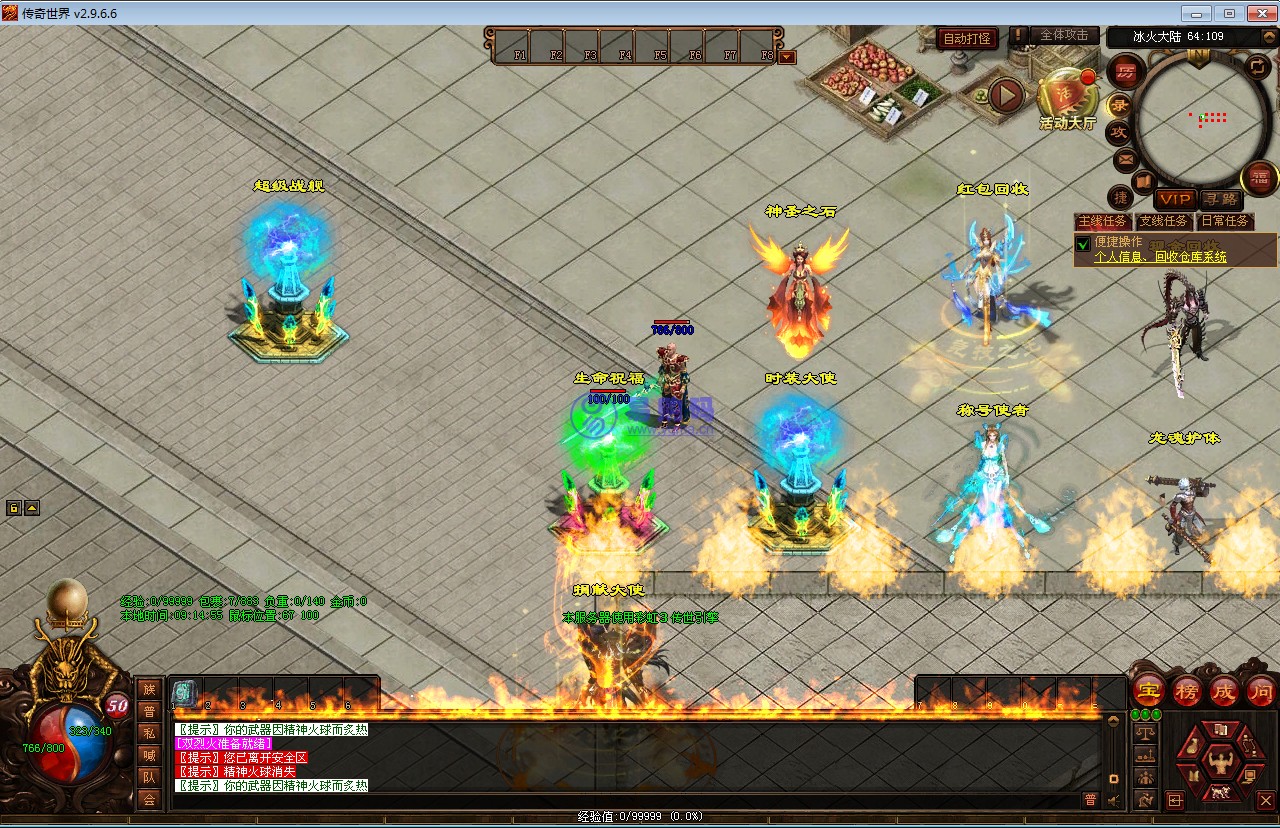Switch to the 日常任务 tab
This screenshot has height=828, width=1280.
coord(1225,221)
